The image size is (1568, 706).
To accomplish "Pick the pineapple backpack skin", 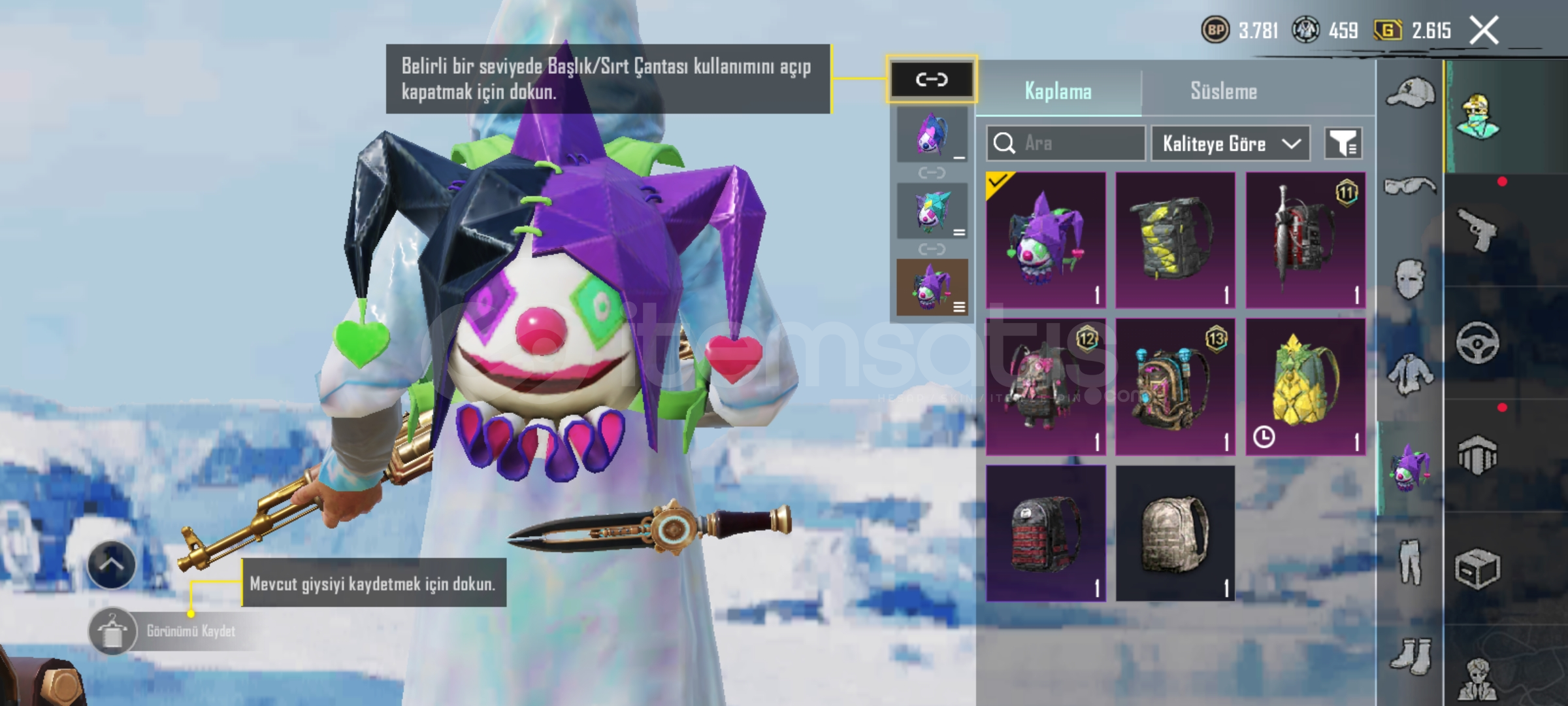I will click(x=1305, y=386).
